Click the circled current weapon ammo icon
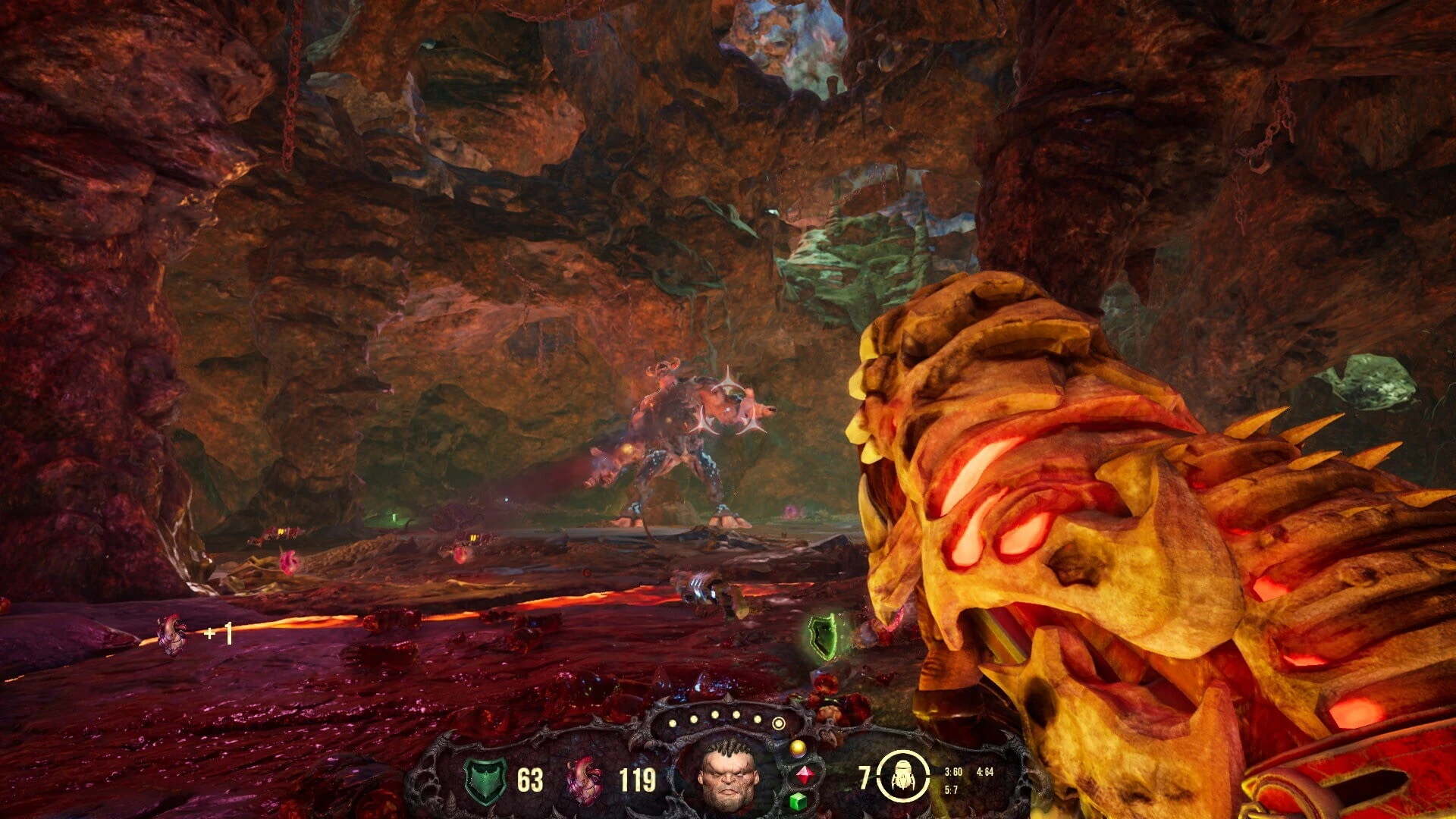The image size is (1456, 819). [x=902, y=777]
